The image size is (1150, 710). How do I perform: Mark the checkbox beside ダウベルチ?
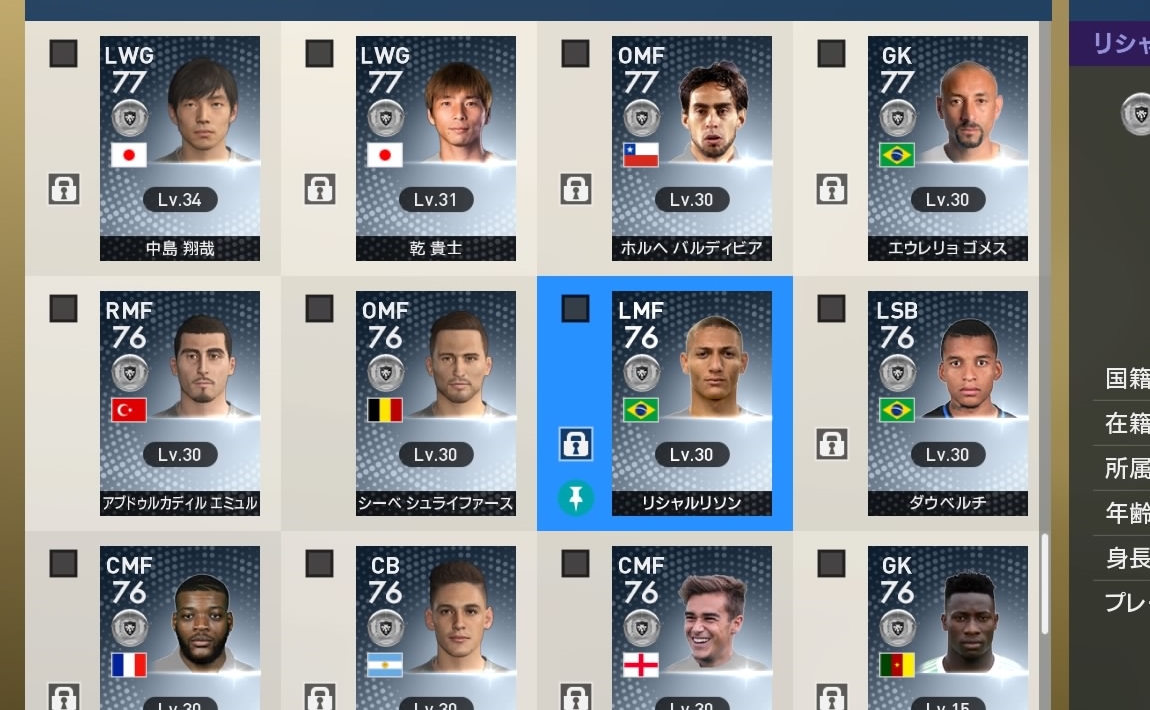click(831, 309)
